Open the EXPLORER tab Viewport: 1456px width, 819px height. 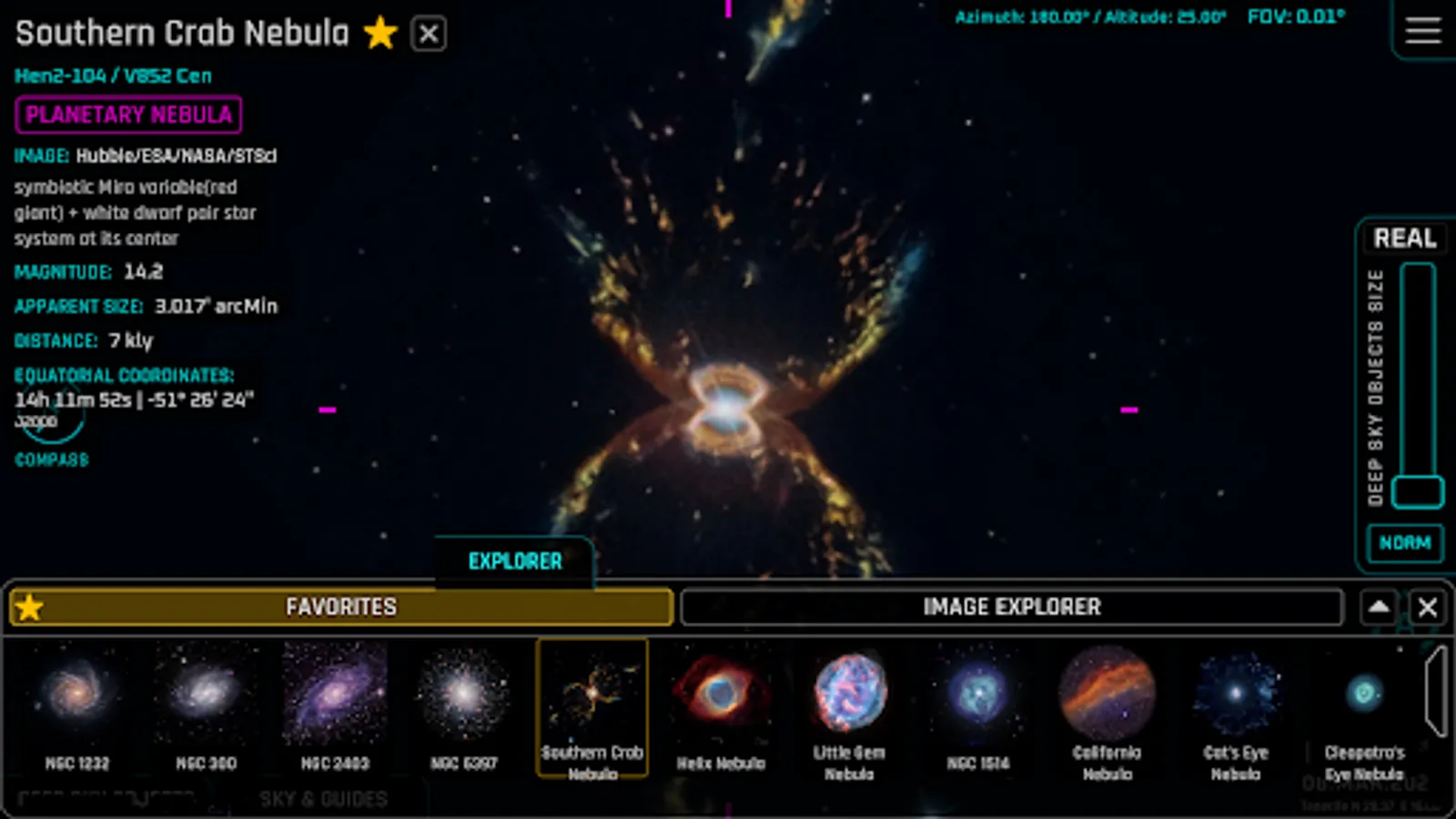[515, 561]
